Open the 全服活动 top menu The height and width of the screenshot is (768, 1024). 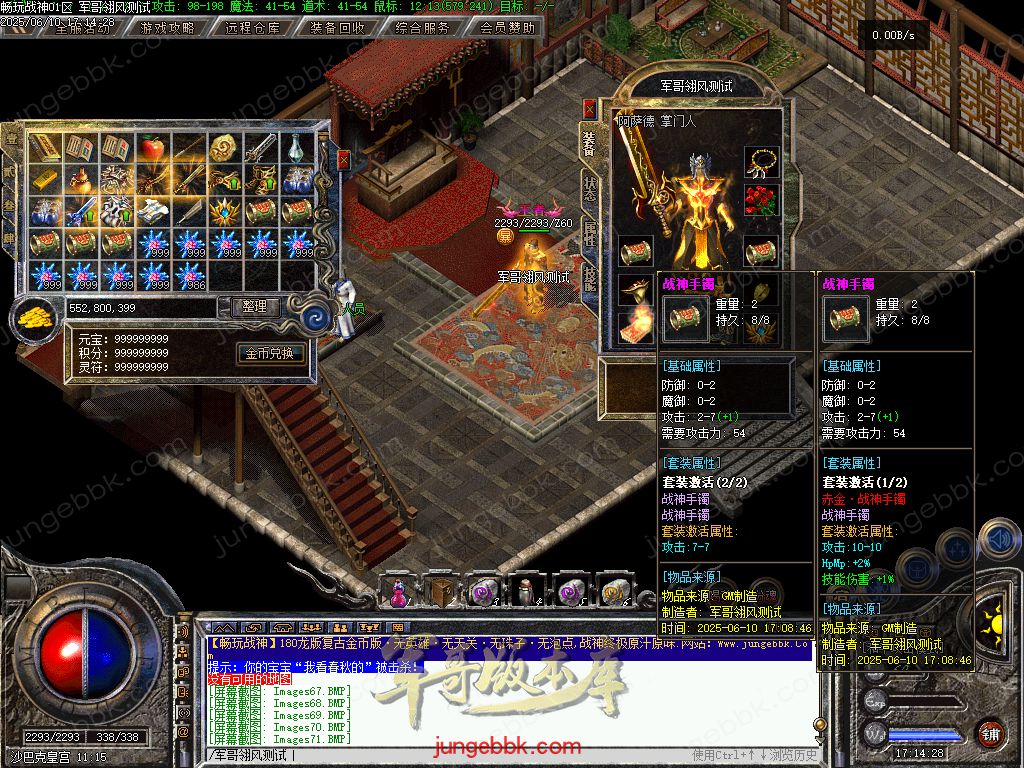point(82,28)
